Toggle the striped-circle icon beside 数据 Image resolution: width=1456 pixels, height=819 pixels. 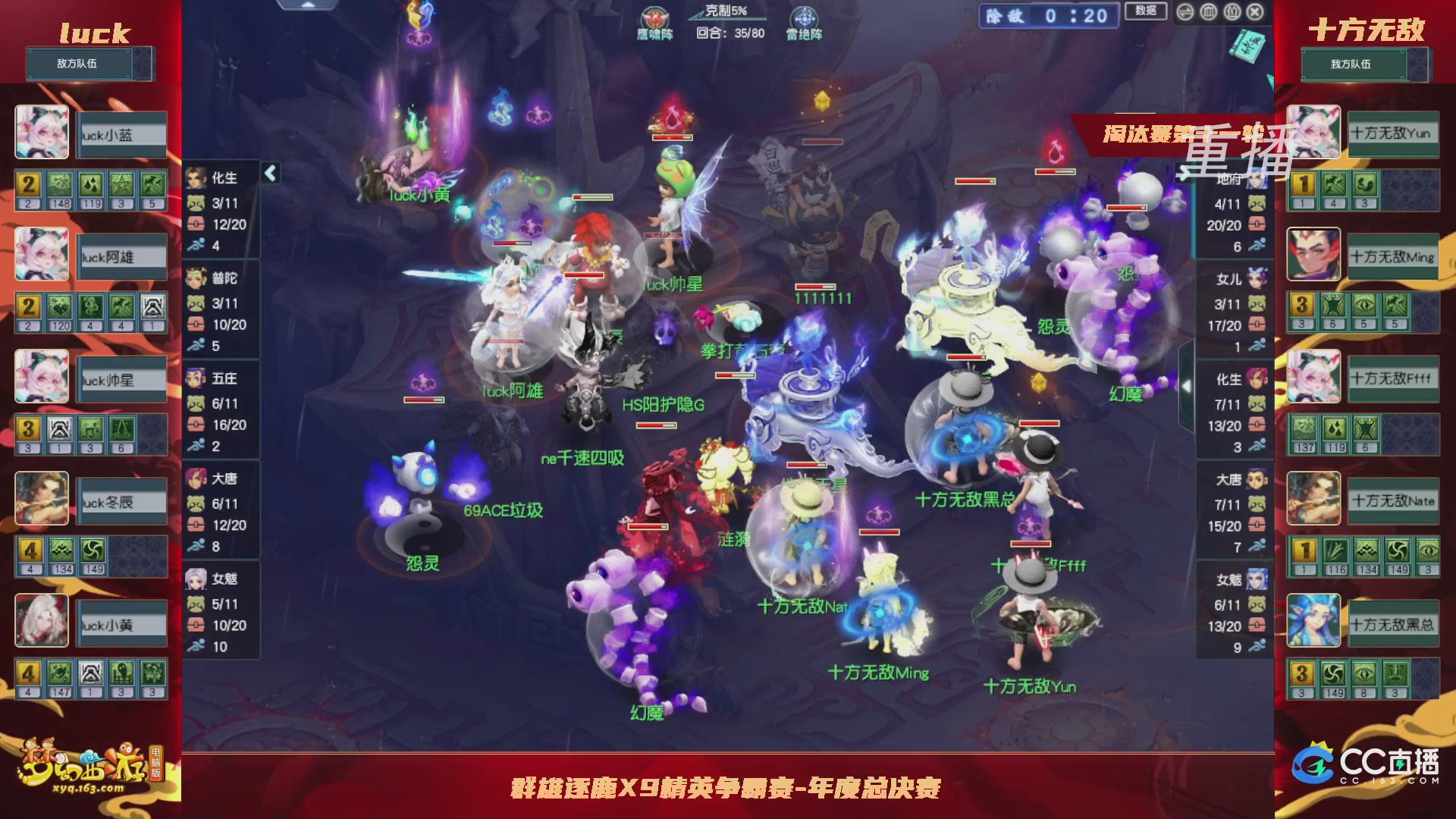click(1186, 13)
